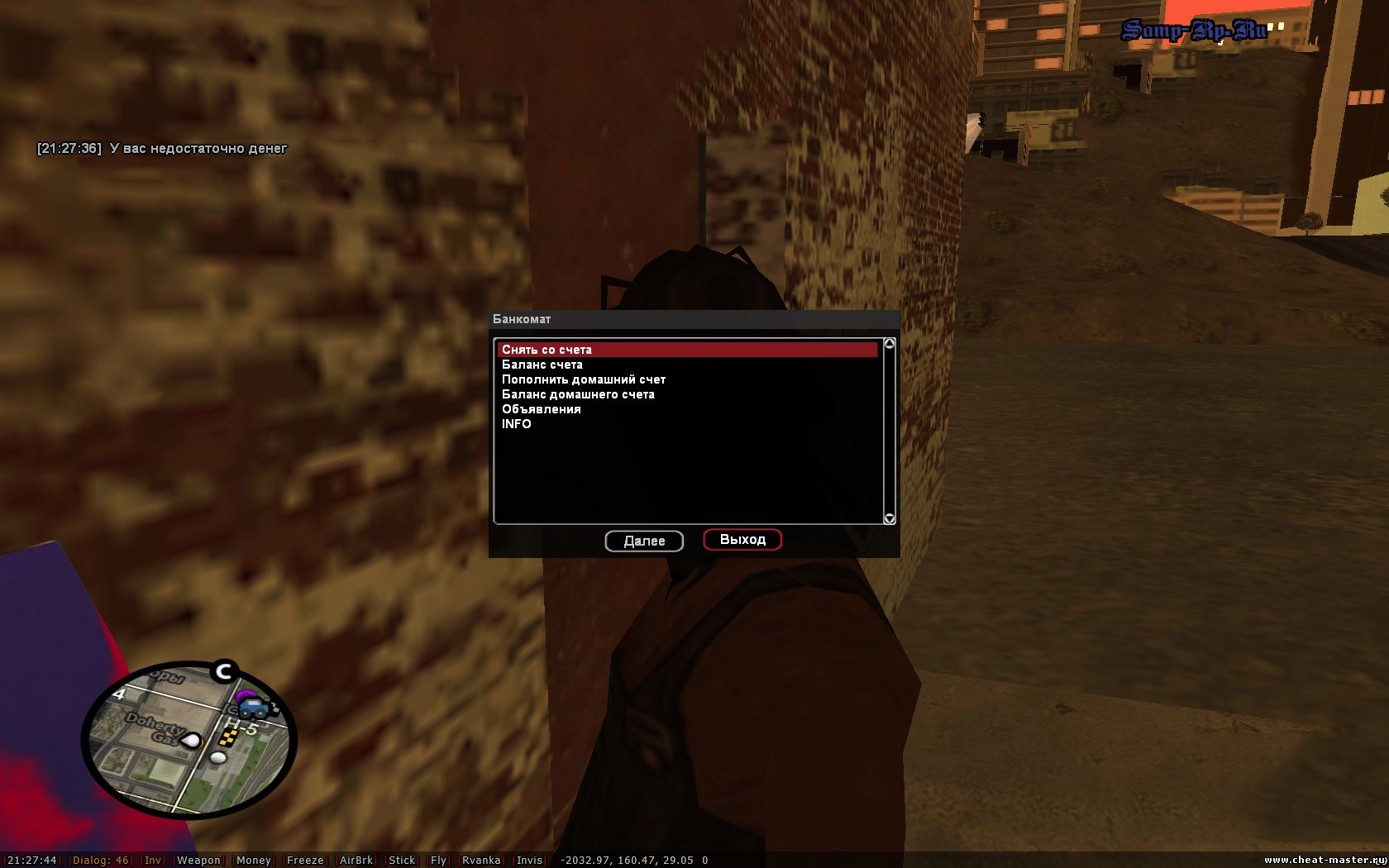
Task: Toggle the Fly cheat in bottom bar
Action: (x=438, y=861)
